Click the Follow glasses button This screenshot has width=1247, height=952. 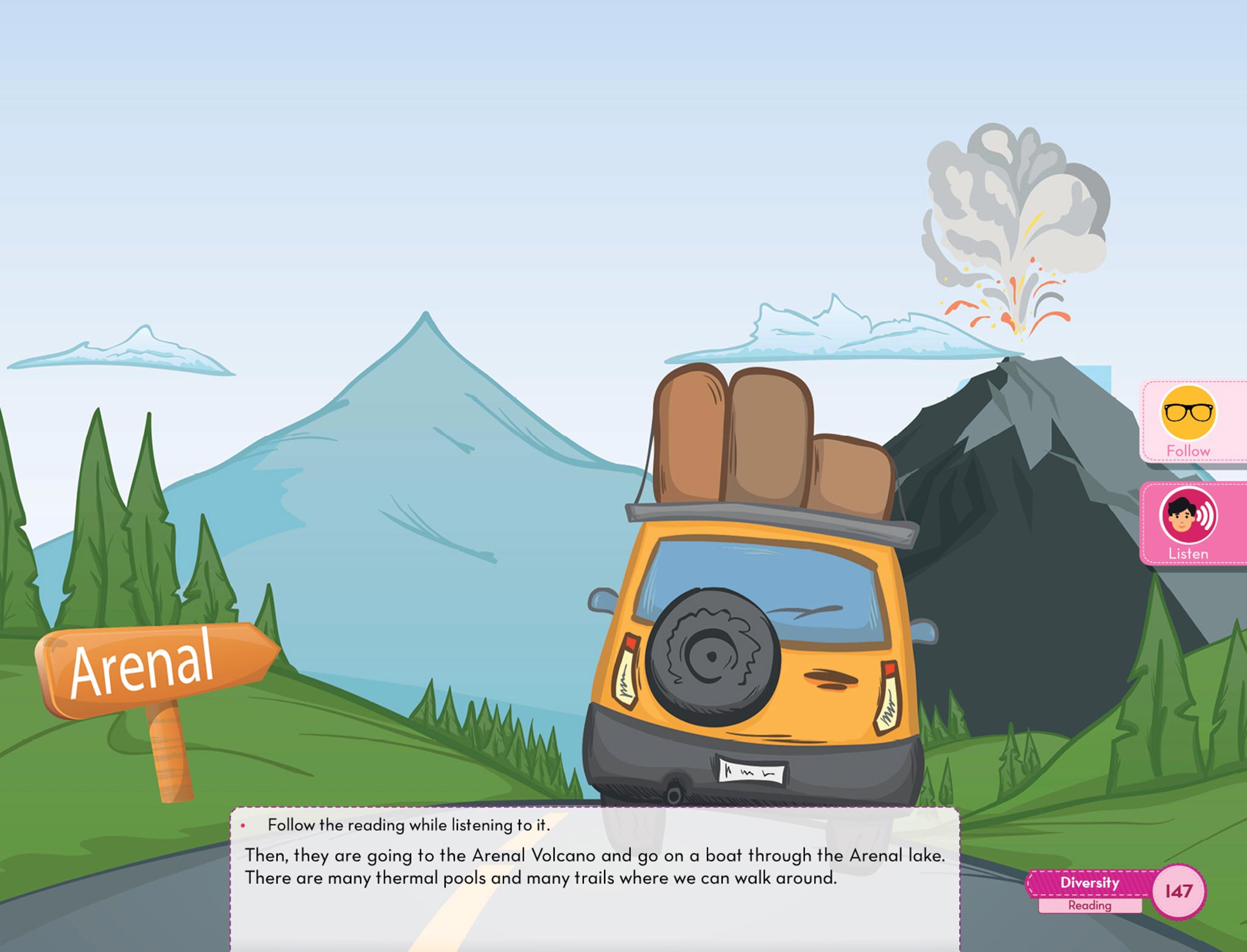click(1188, 420)
